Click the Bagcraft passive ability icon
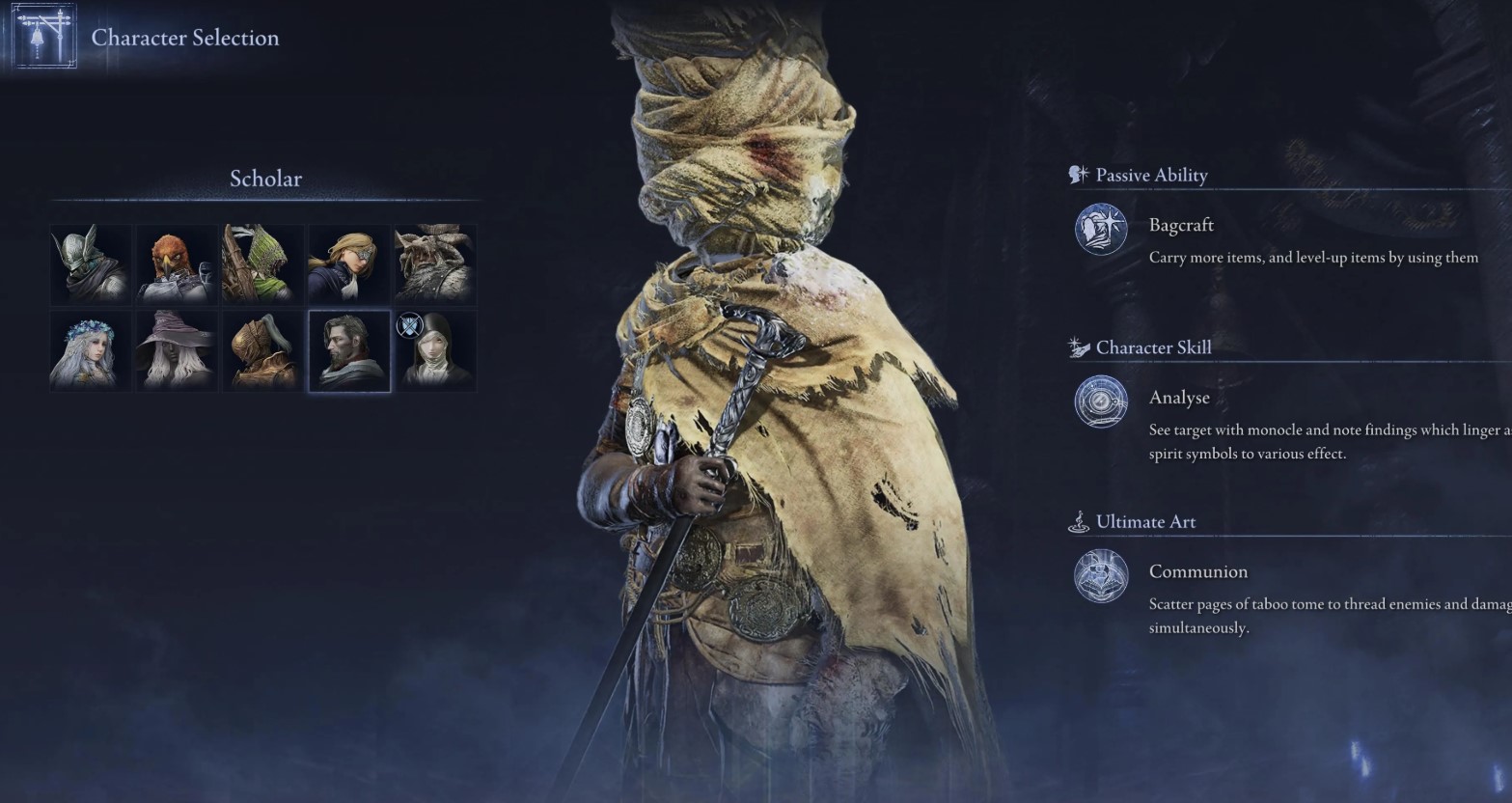 point(1101,230)
